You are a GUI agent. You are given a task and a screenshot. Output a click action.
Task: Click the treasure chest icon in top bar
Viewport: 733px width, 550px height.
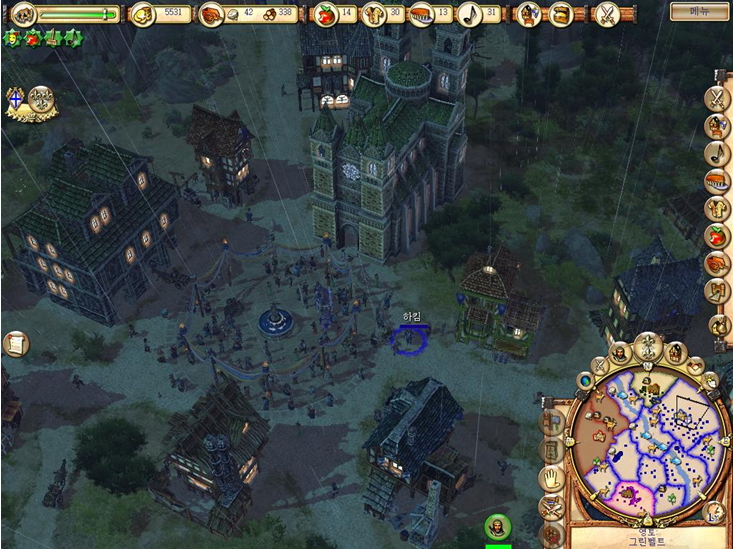click(x=563, y=14)
